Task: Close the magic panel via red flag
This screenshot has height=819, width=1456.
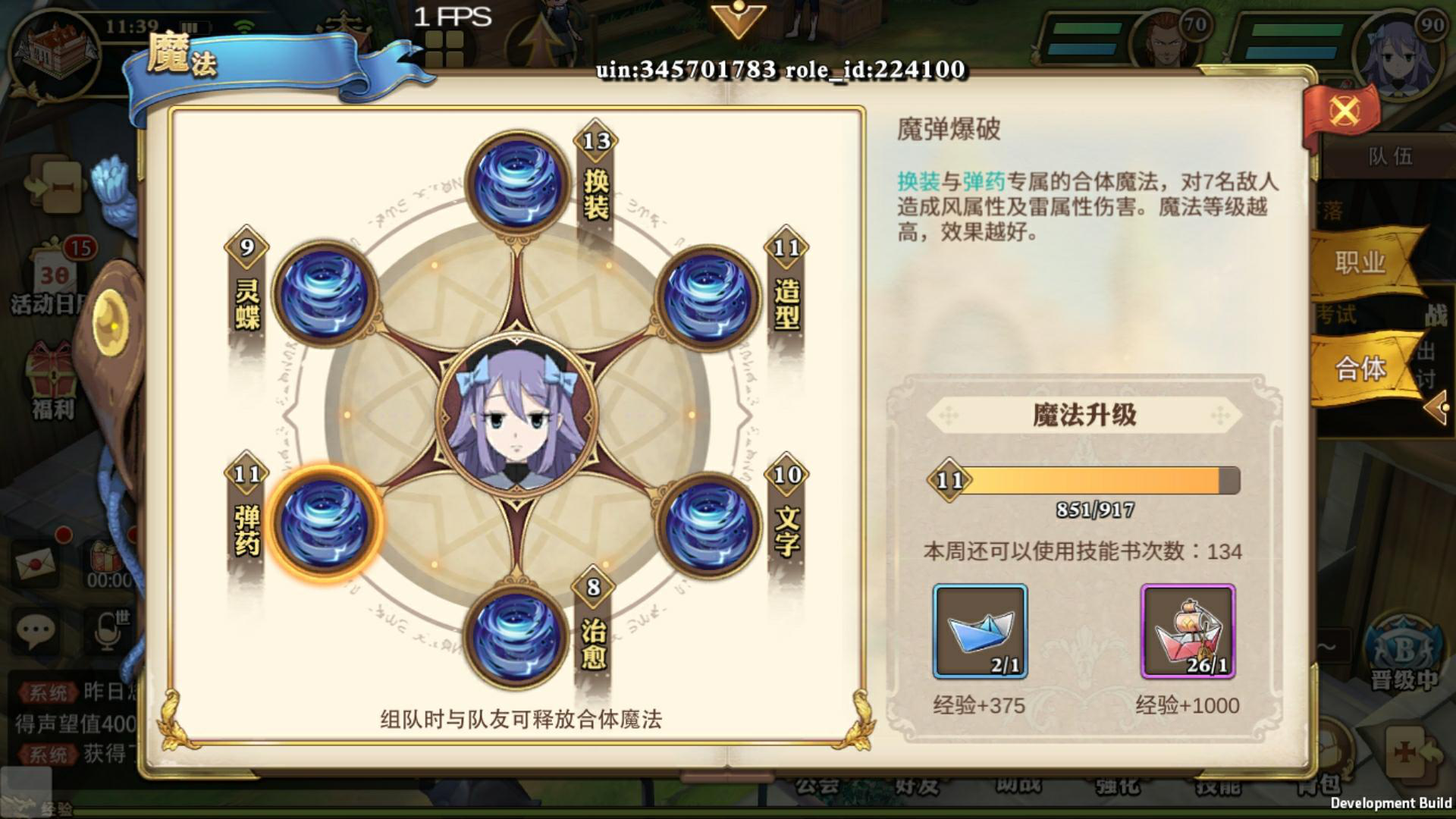Action: click(1346, 108)
